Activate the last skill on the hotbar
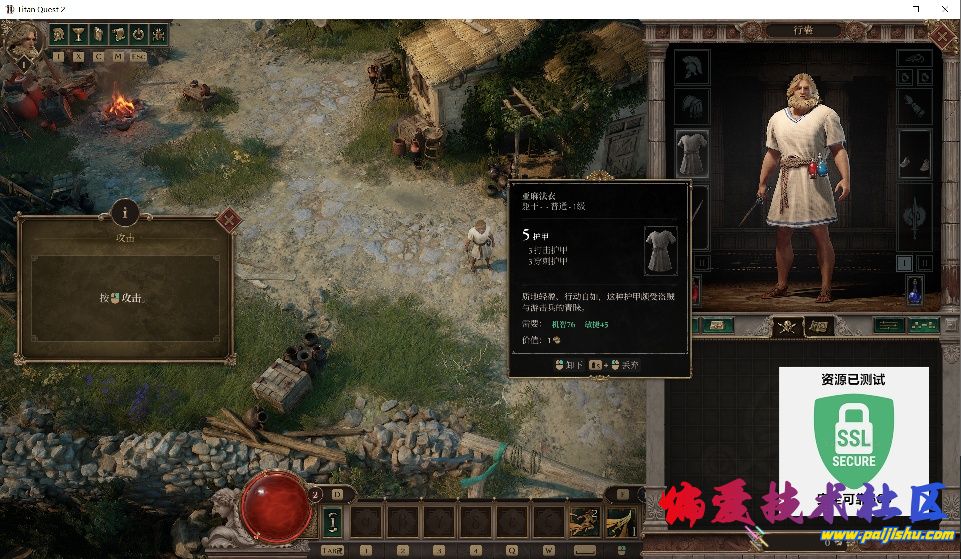The width and height of the screenshot is (961, 559). 620,521
